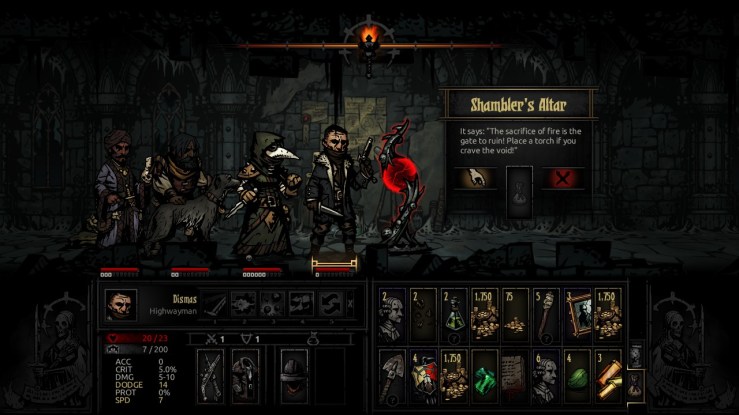Select the bloodied journal page item
Image resolution: width=739 pixels, height=415 pixels.
[516, 372]
